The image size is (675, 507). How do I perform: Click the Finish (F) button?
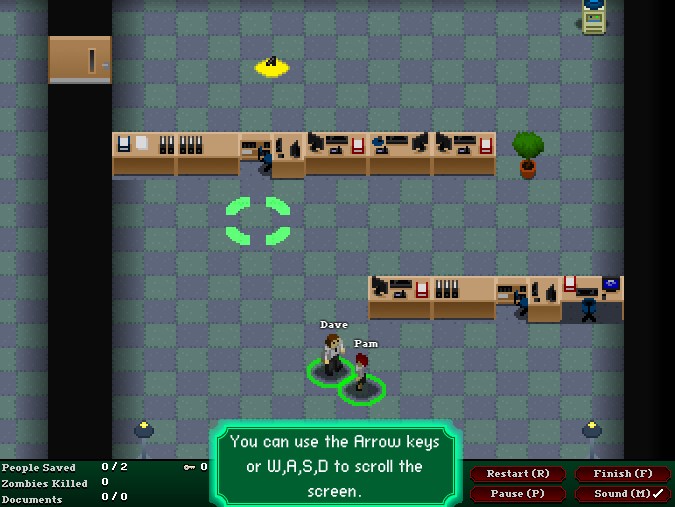[x=623, y=474]
